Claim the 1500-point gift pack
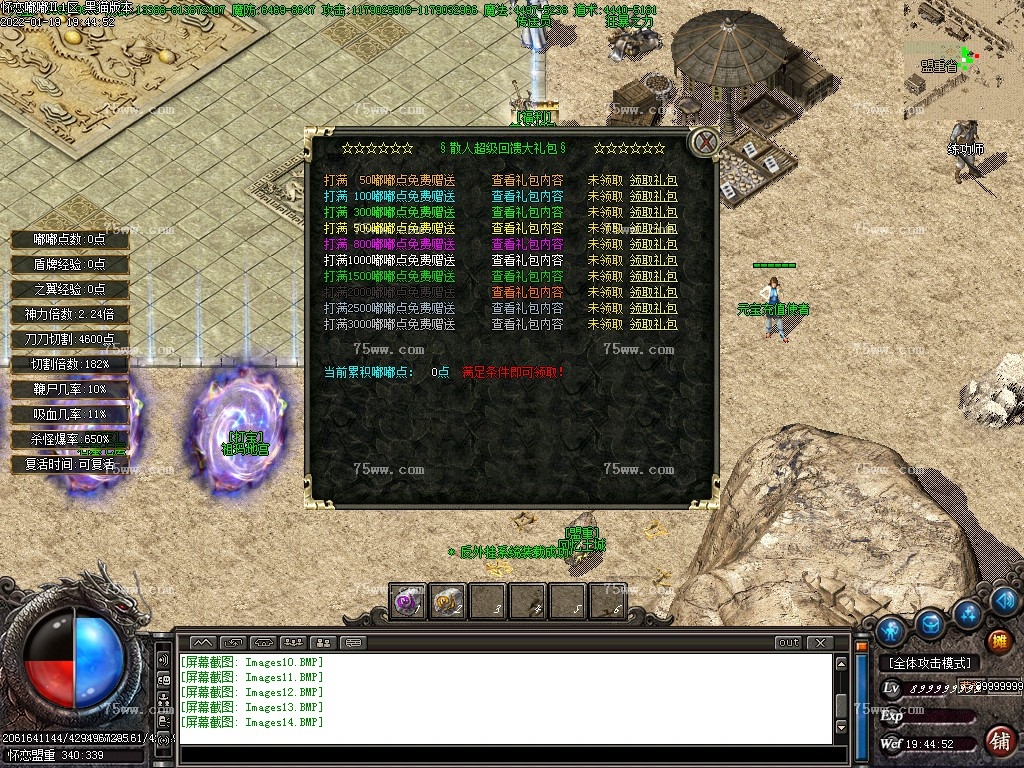This screenshot has height=768, width=1024. [653, 277]
